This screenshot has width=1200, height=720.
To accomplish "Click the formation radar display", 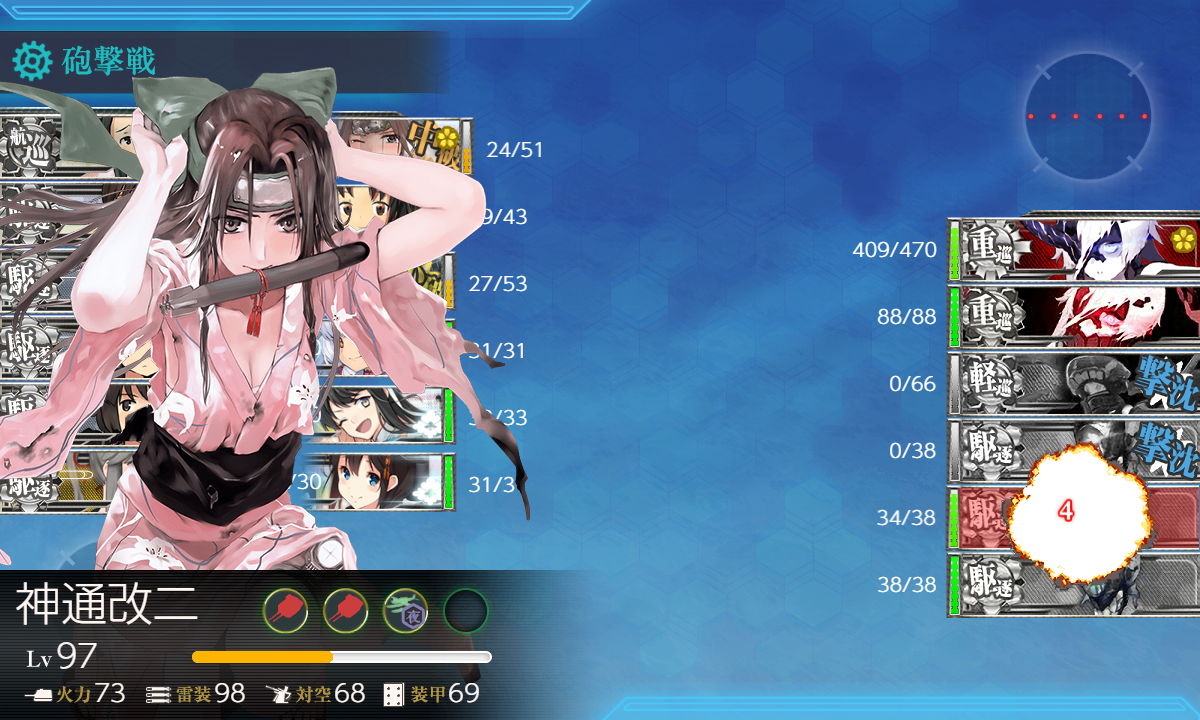I will click(x=1087, y=116).
